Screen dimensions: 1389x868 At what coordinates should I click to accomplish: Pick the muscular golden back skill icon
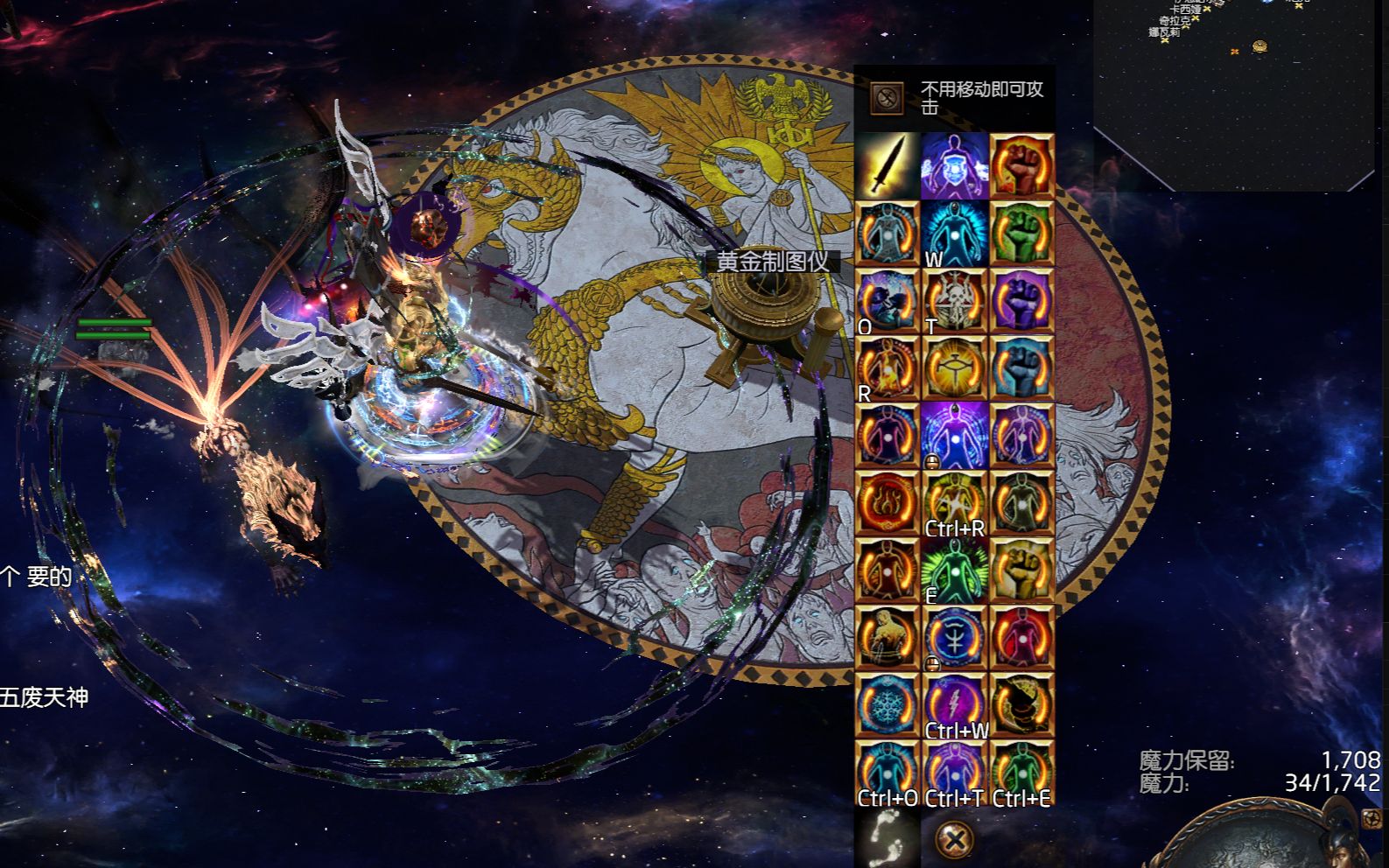coord(887,638)
